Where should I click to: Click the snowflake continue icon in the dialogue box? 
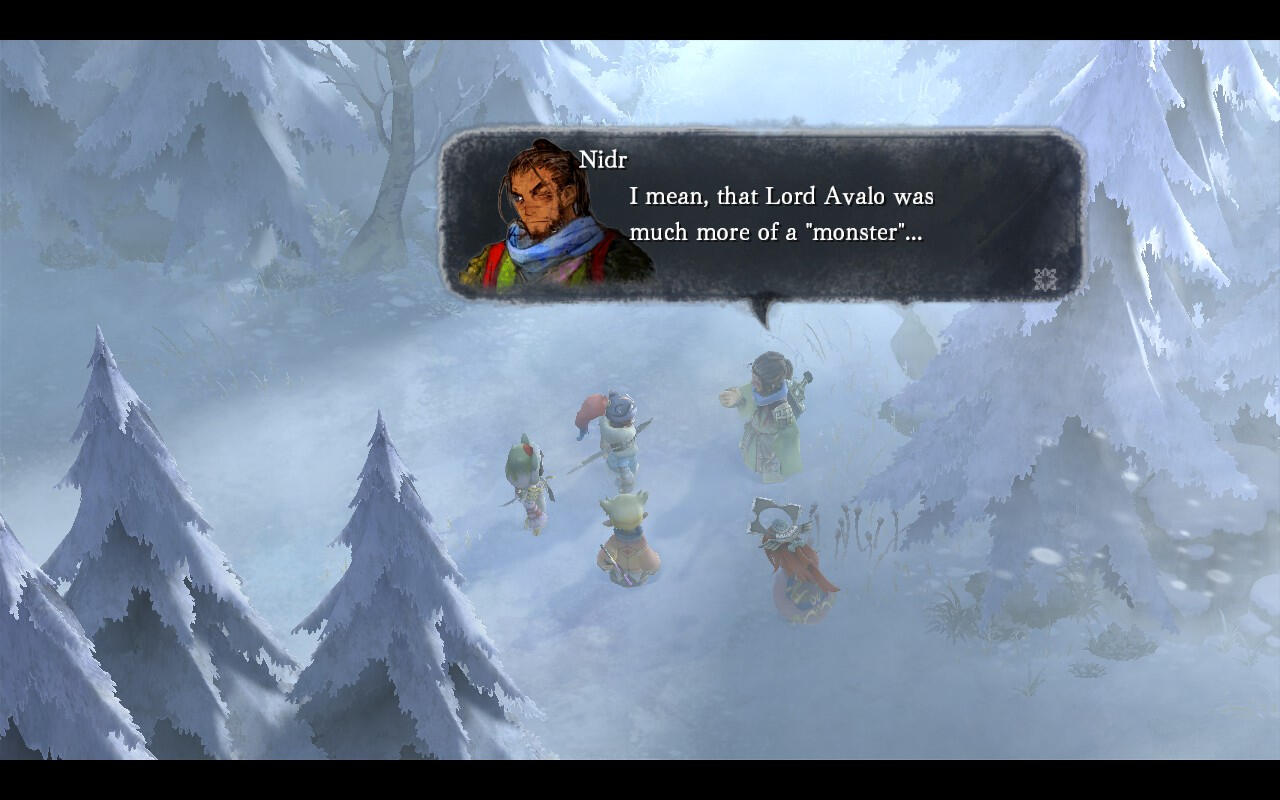pos(1045,279)
